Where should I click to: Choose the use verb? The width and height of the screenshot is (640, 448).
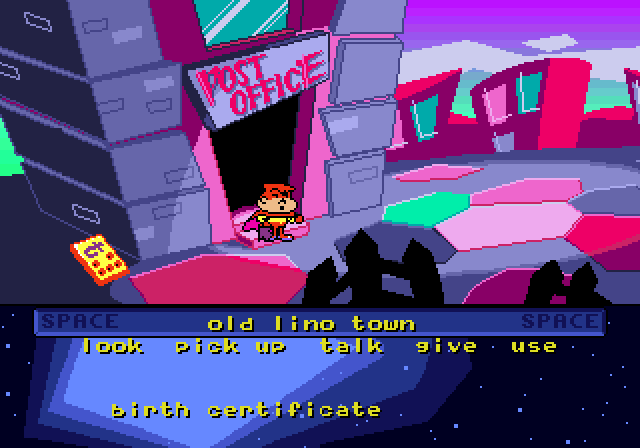coord(533,346)
